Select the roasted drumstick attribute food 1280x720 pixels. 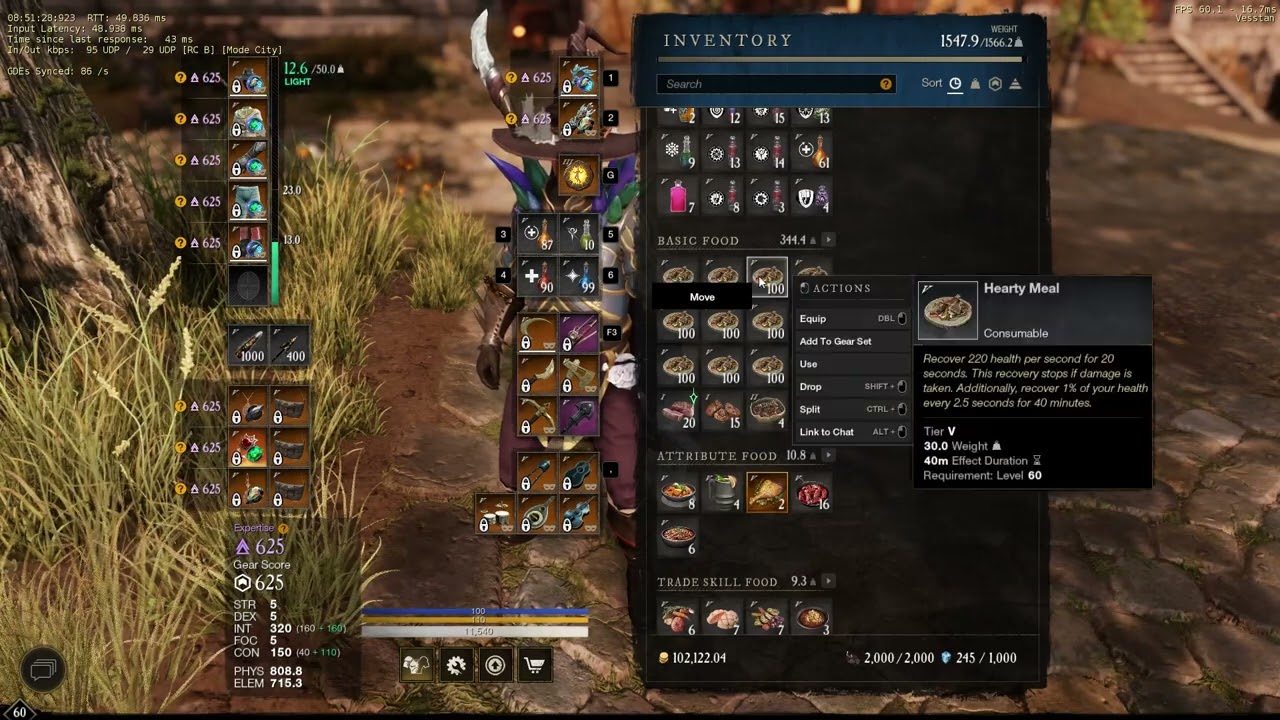point(767,492)
